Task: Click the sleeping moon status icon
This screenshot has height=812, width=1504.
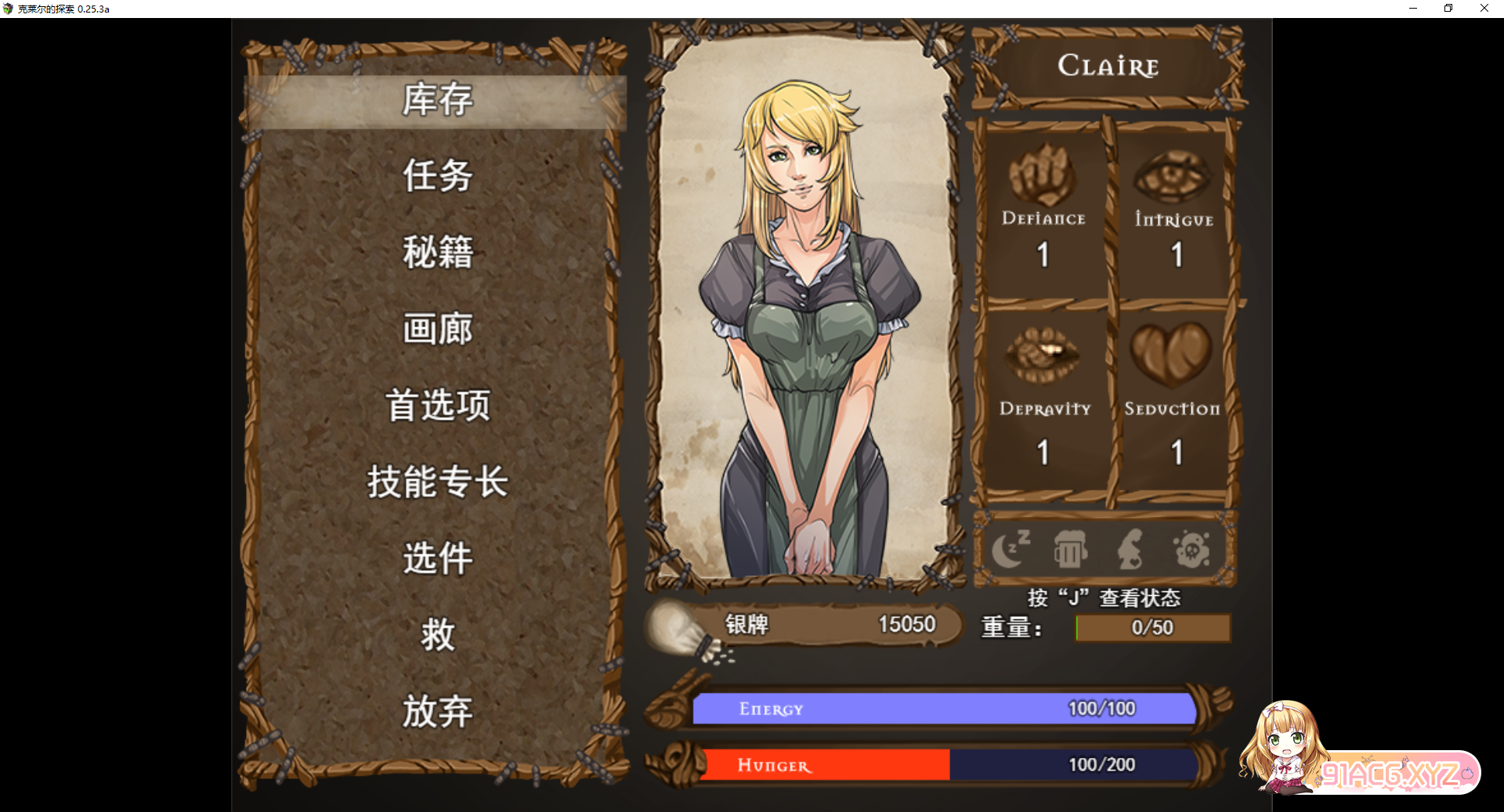Action: [x=1010, y=549]
